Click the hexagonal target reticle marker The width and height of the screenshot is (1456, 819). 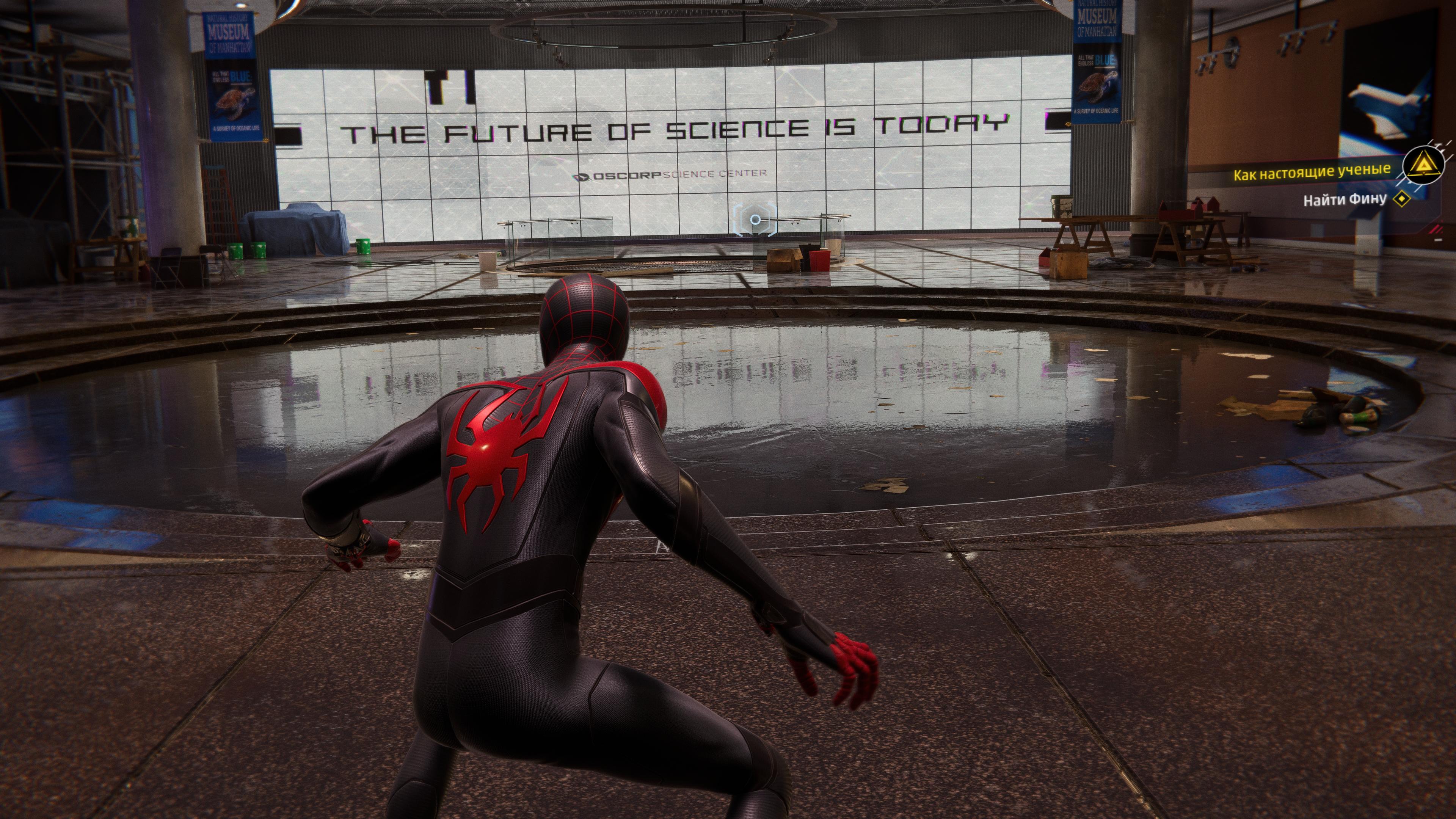(755, 220)
